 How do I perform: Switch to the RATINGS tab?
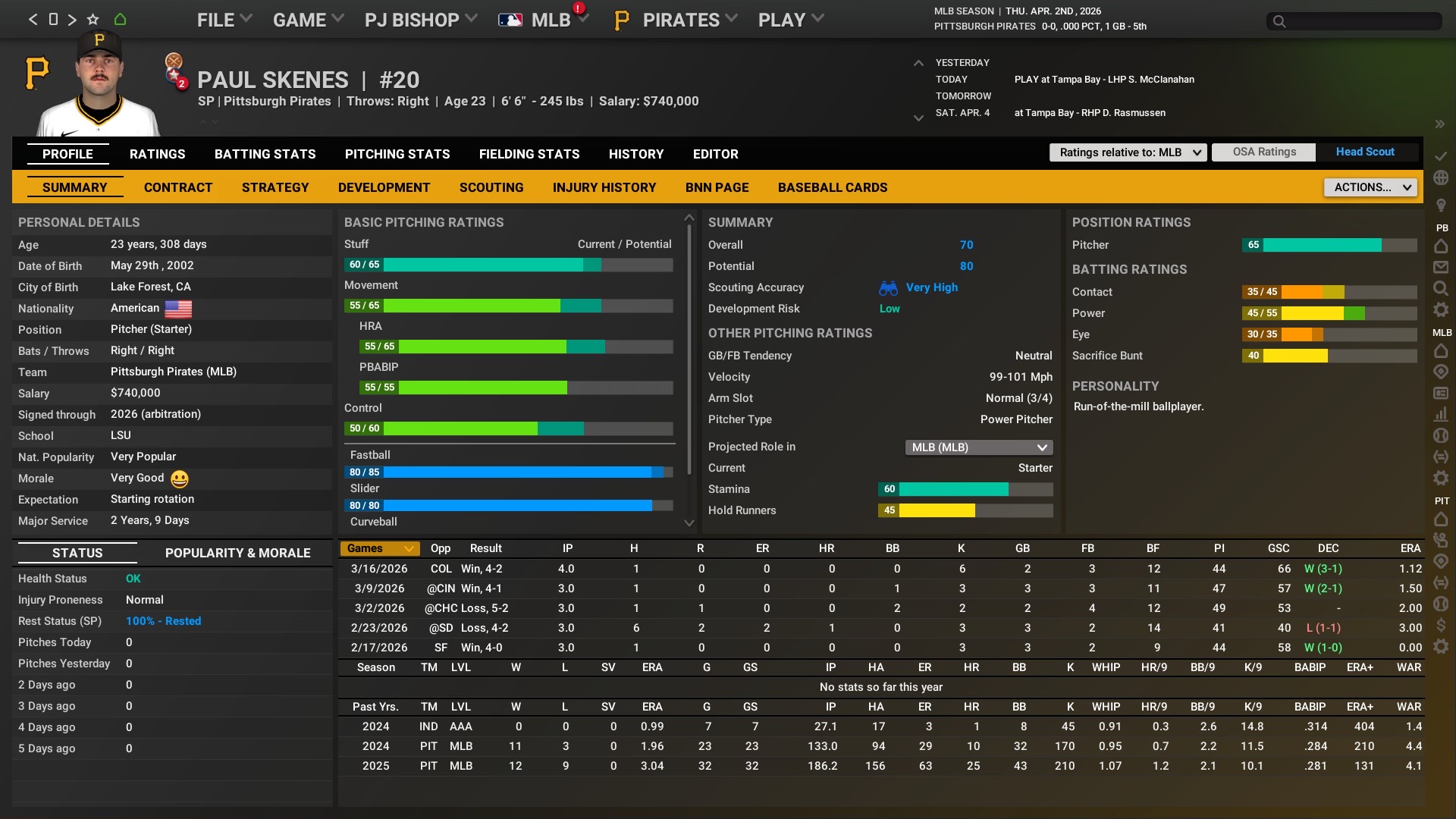[x=157, y=154]
